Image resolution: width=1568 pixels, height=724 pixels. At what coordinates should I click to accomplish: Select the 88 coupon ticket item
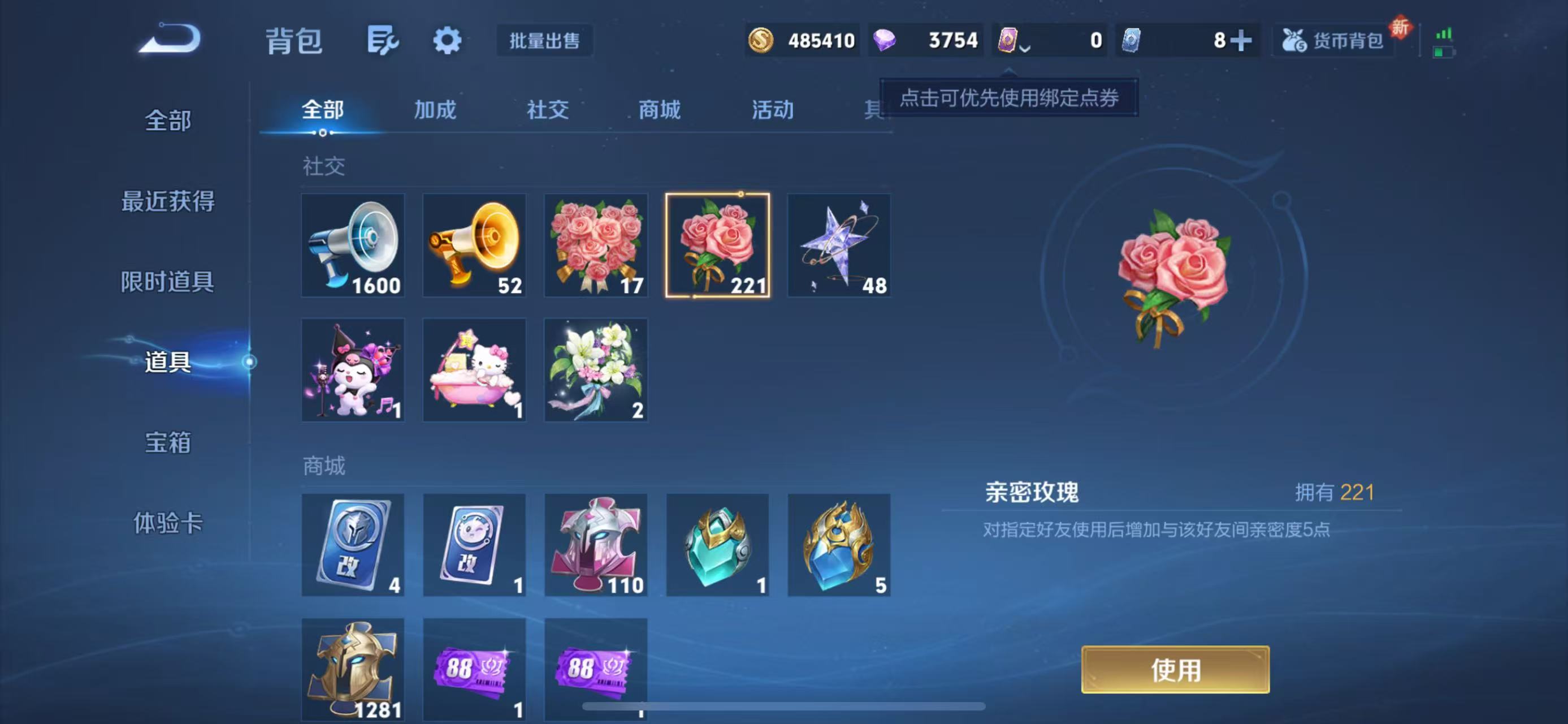pyautogui.click(x=474, y=670)
